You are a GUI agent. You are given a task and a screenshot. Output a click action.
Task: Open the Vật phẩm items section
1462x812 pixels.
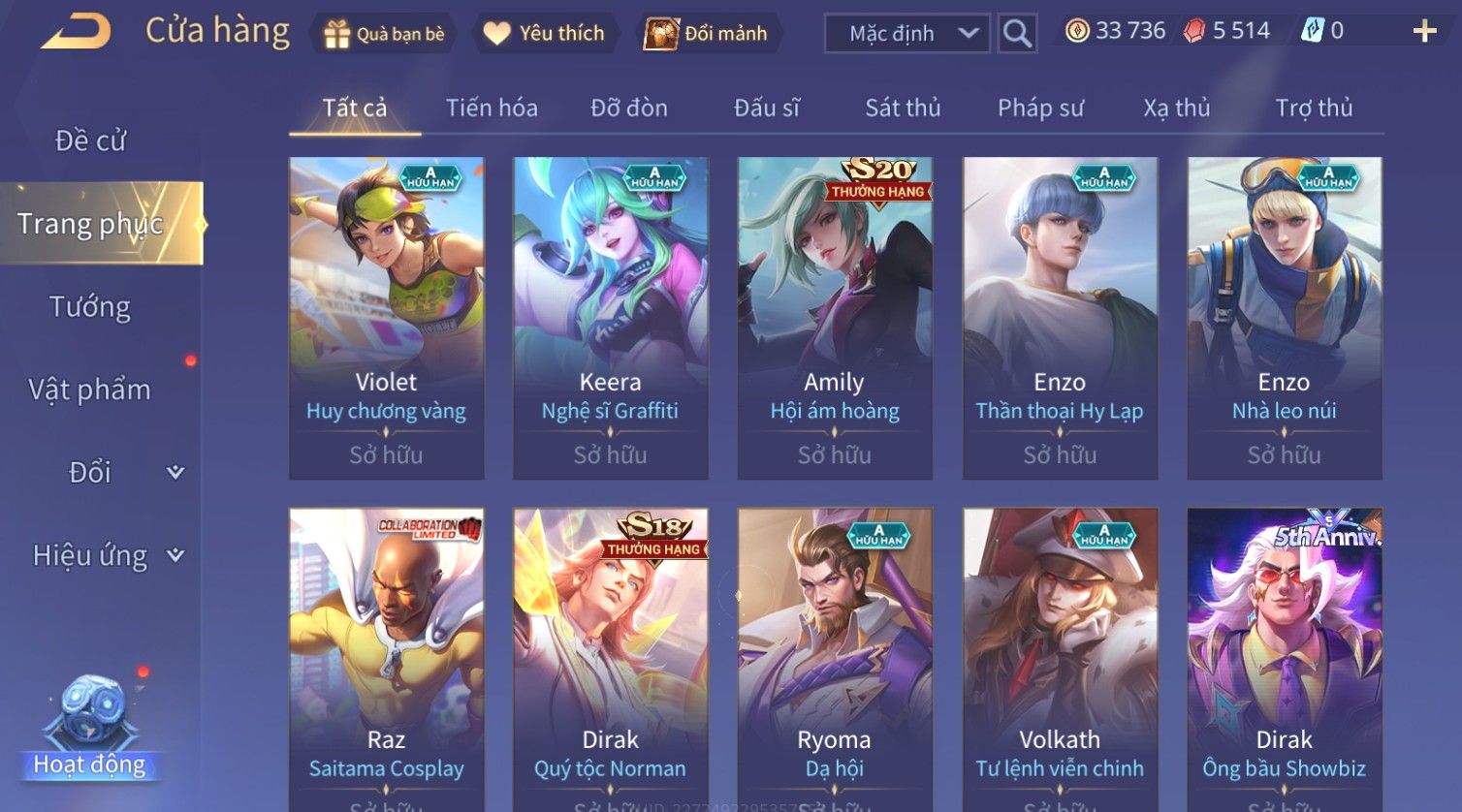90,390
